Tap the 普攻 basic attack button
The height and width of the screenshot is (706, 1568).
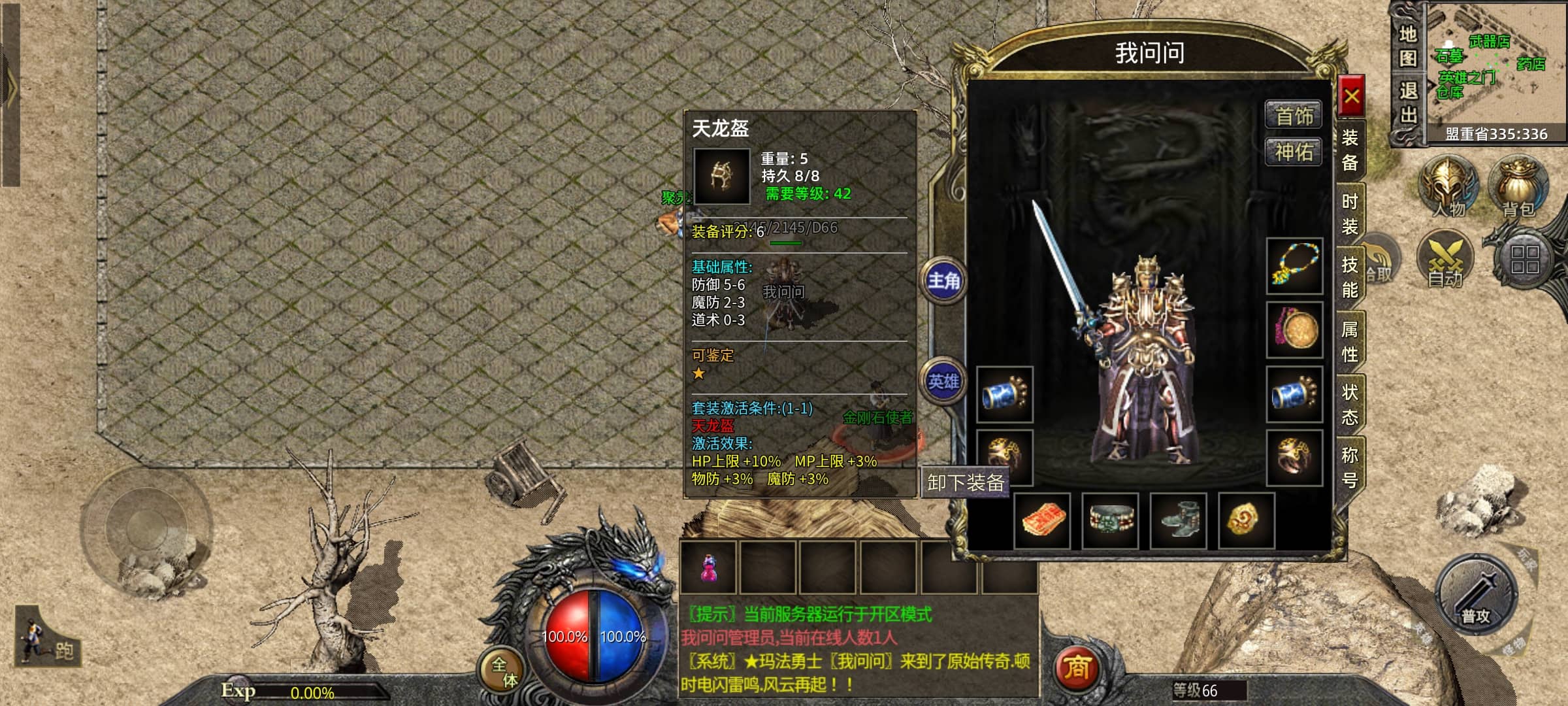tap(1477, 596)
